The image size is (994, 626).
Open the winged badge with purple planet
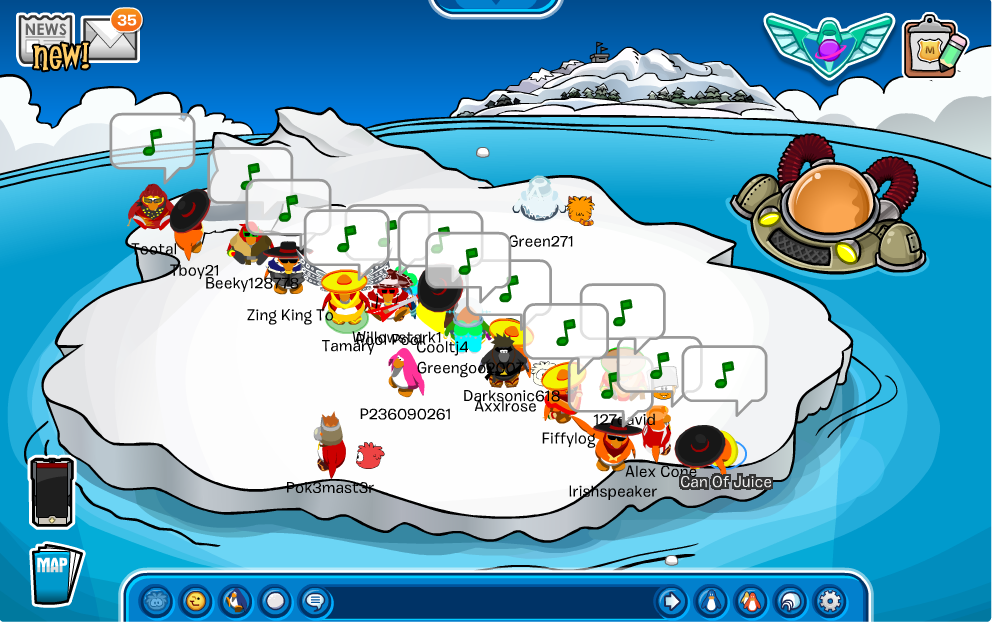pos(828,43)
